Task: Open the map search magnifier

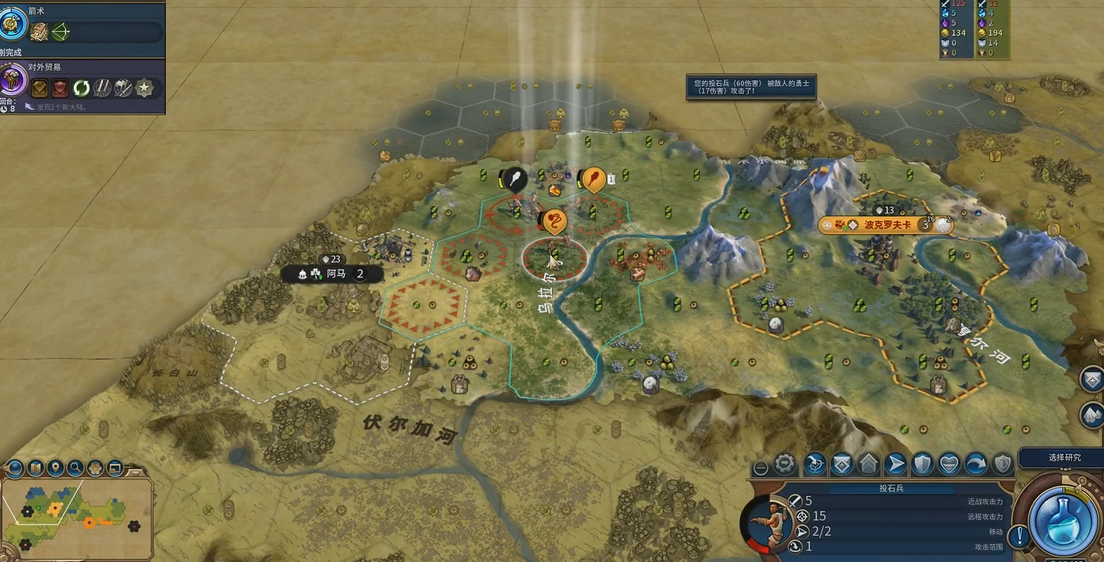Action: pyautogui.click(x=76, y=467)
